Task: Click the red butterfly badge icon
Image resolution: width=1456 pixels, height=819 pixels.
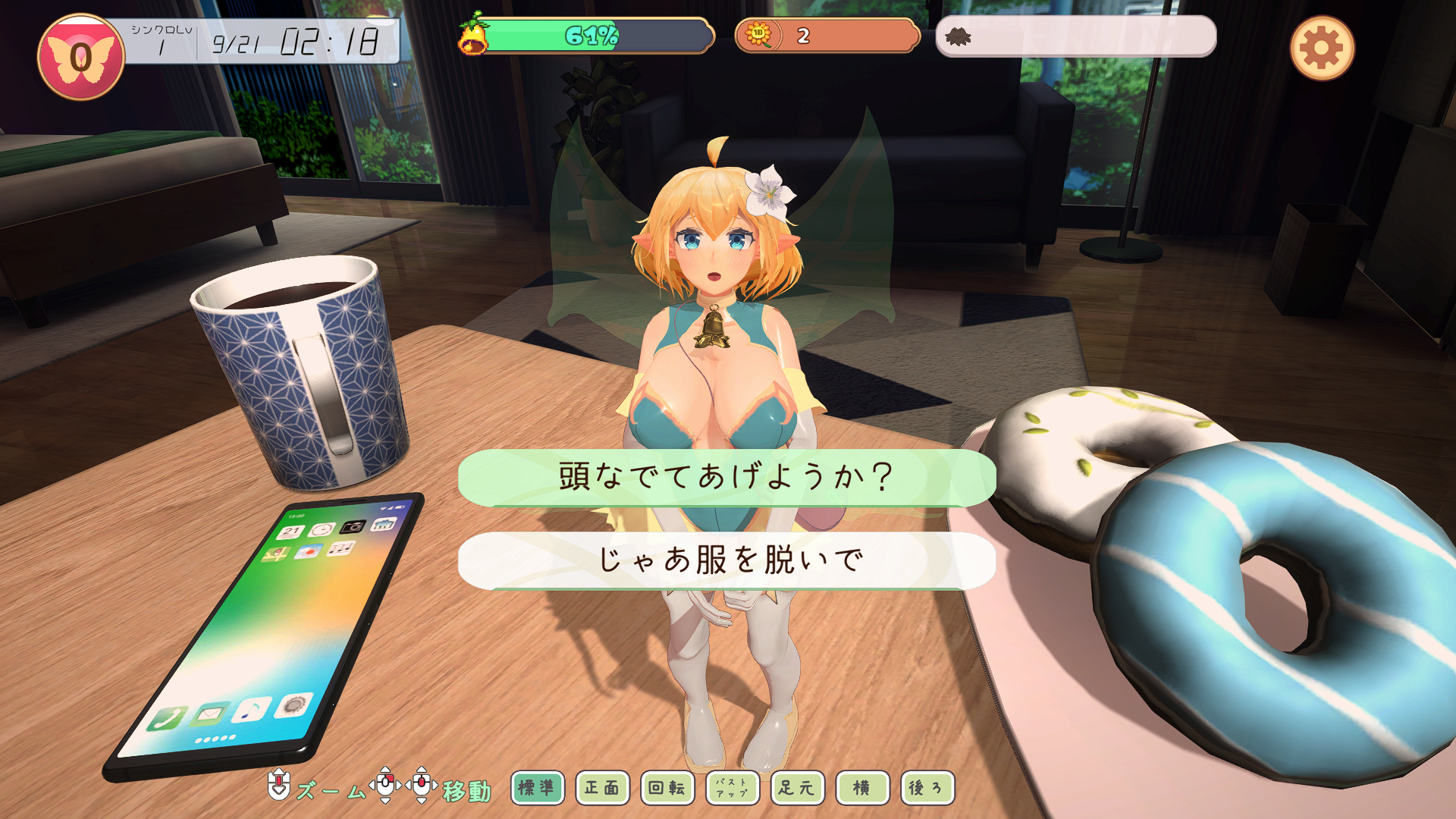Action: coord(80,57)
